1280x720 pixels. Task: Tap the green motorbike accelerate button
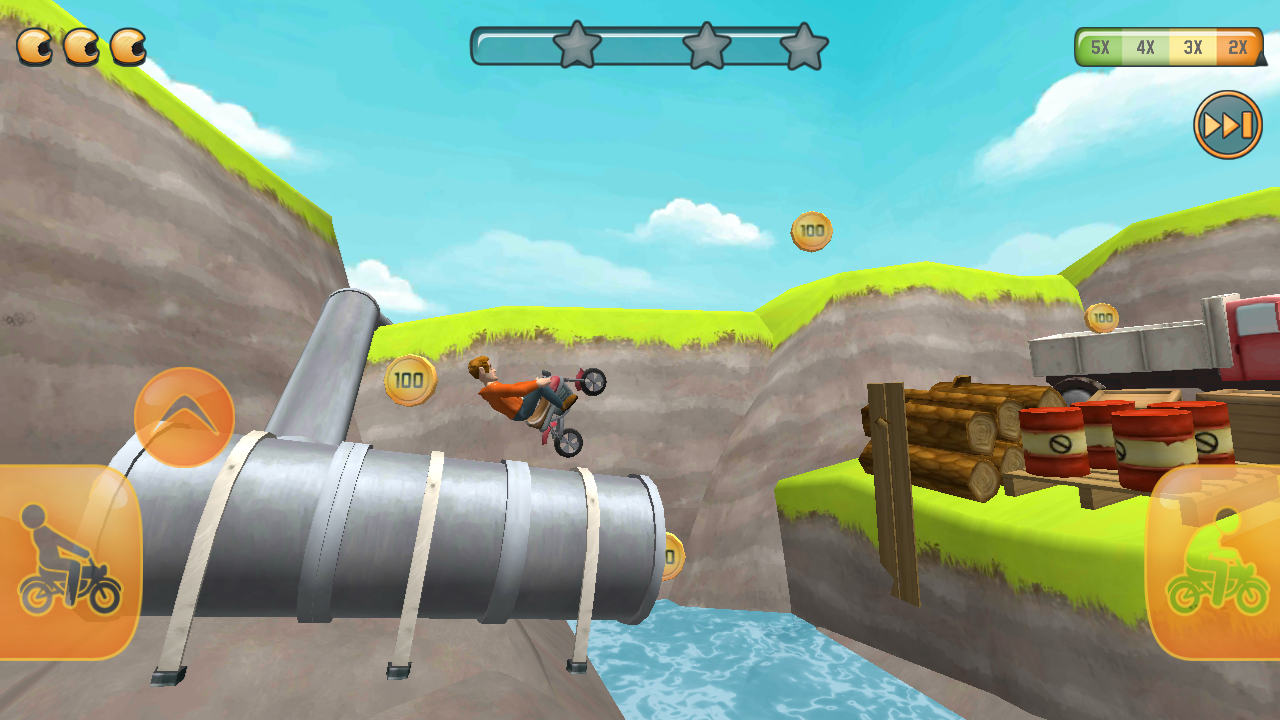(x=1214, y=562)
